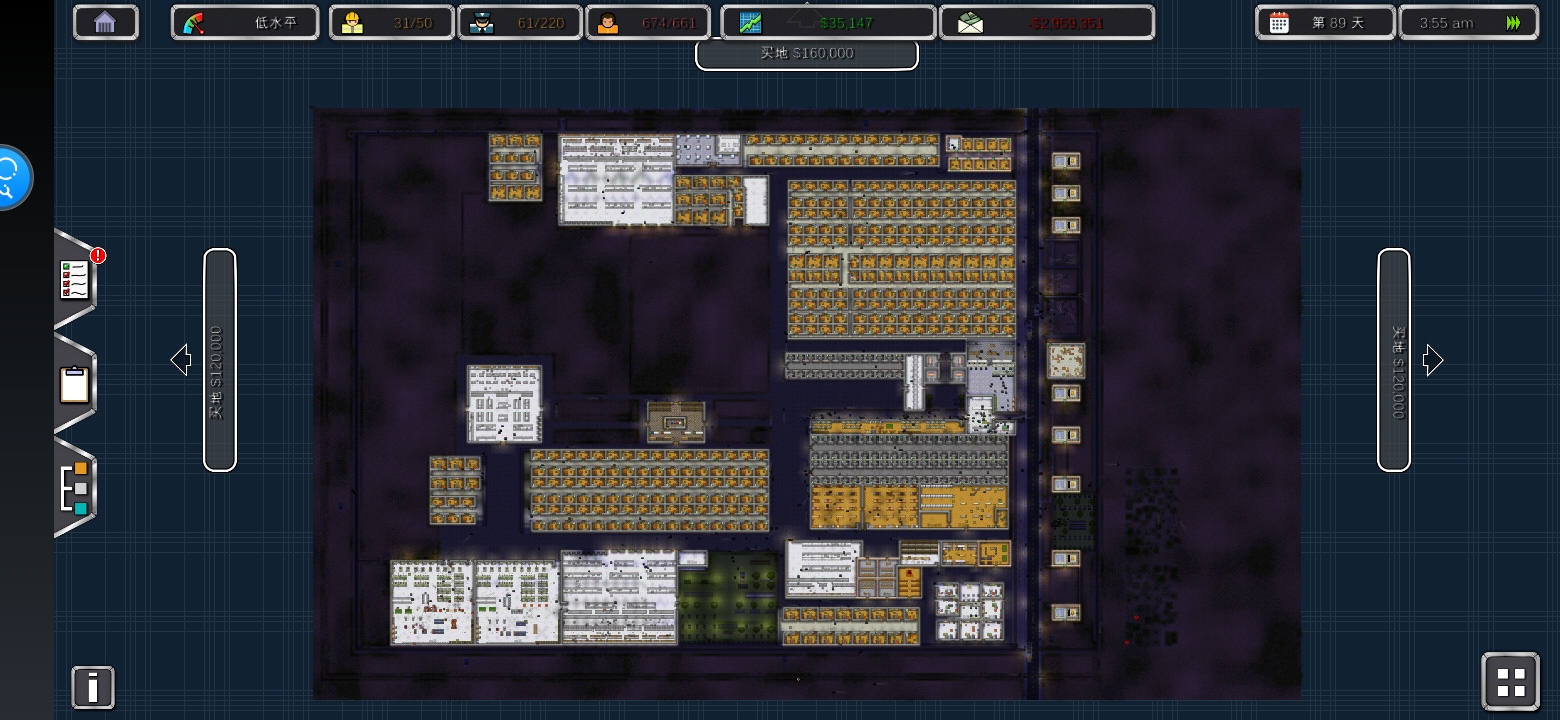Open the hierarchy chart tab

pyautogui.click(x=75, y=488)
